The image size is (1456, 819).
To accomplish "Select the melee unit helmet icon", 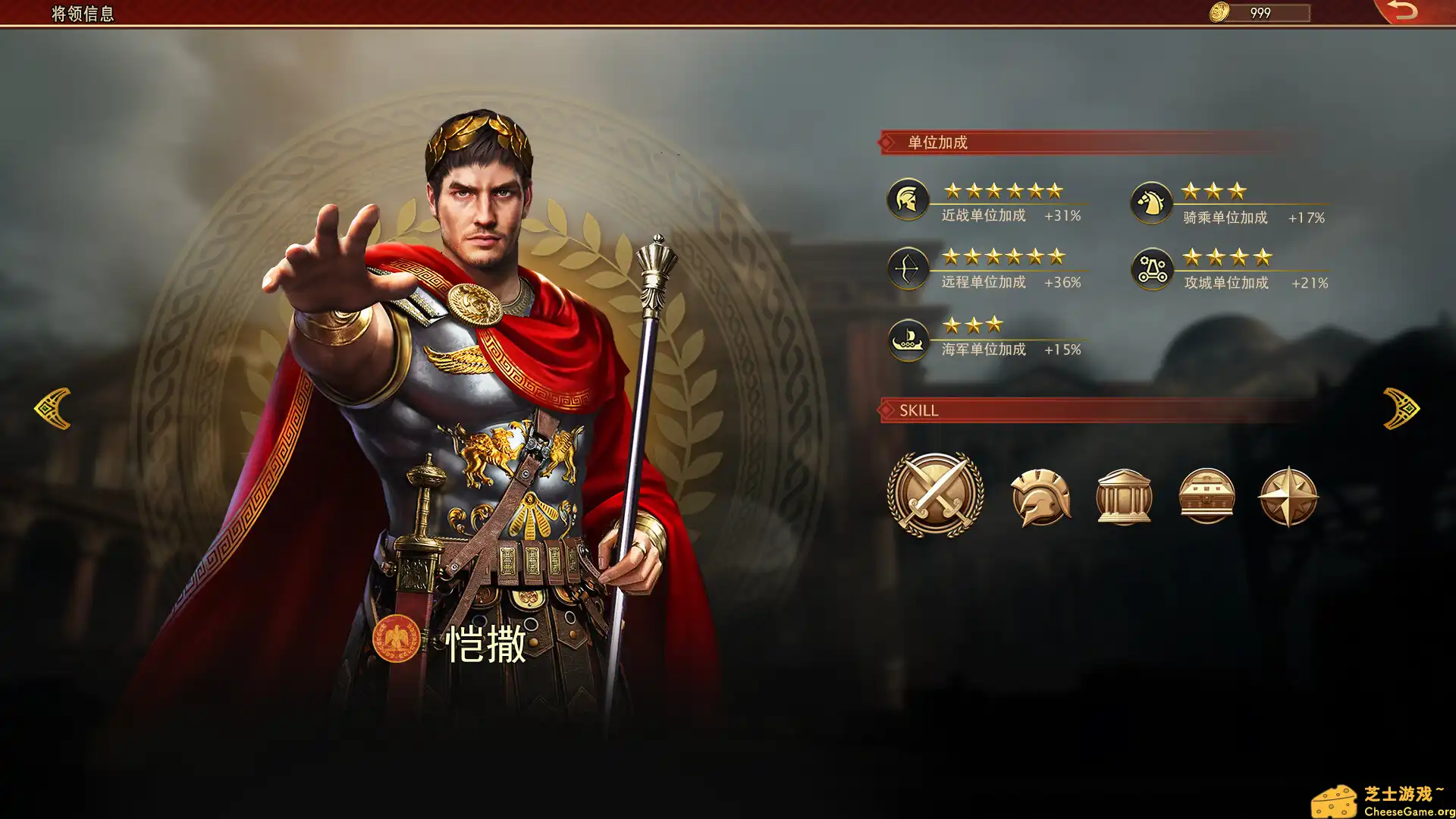I will [x=908, y=199].
